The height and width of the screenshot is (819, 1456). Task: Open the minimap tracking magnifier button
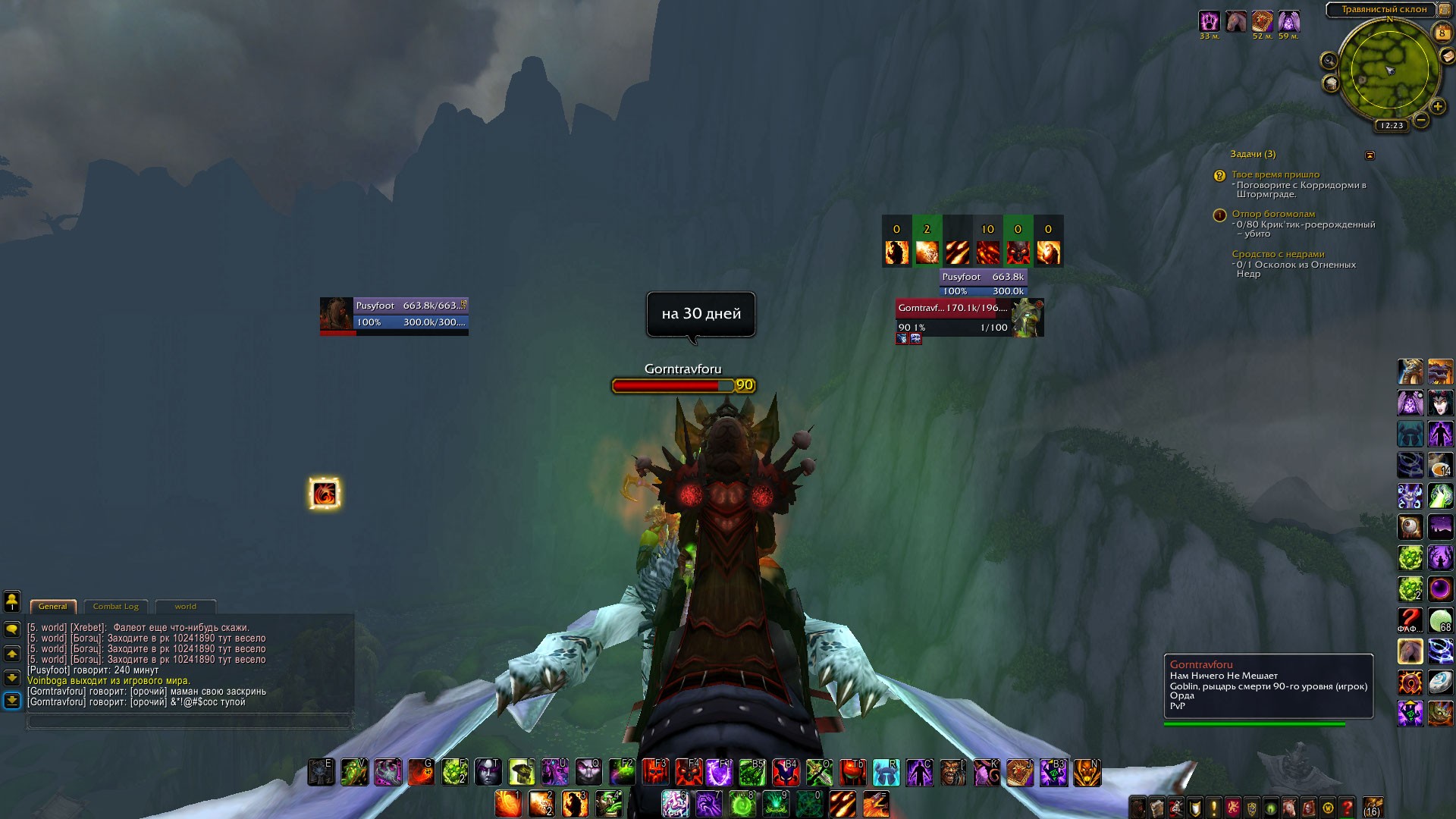(1329, 61)
